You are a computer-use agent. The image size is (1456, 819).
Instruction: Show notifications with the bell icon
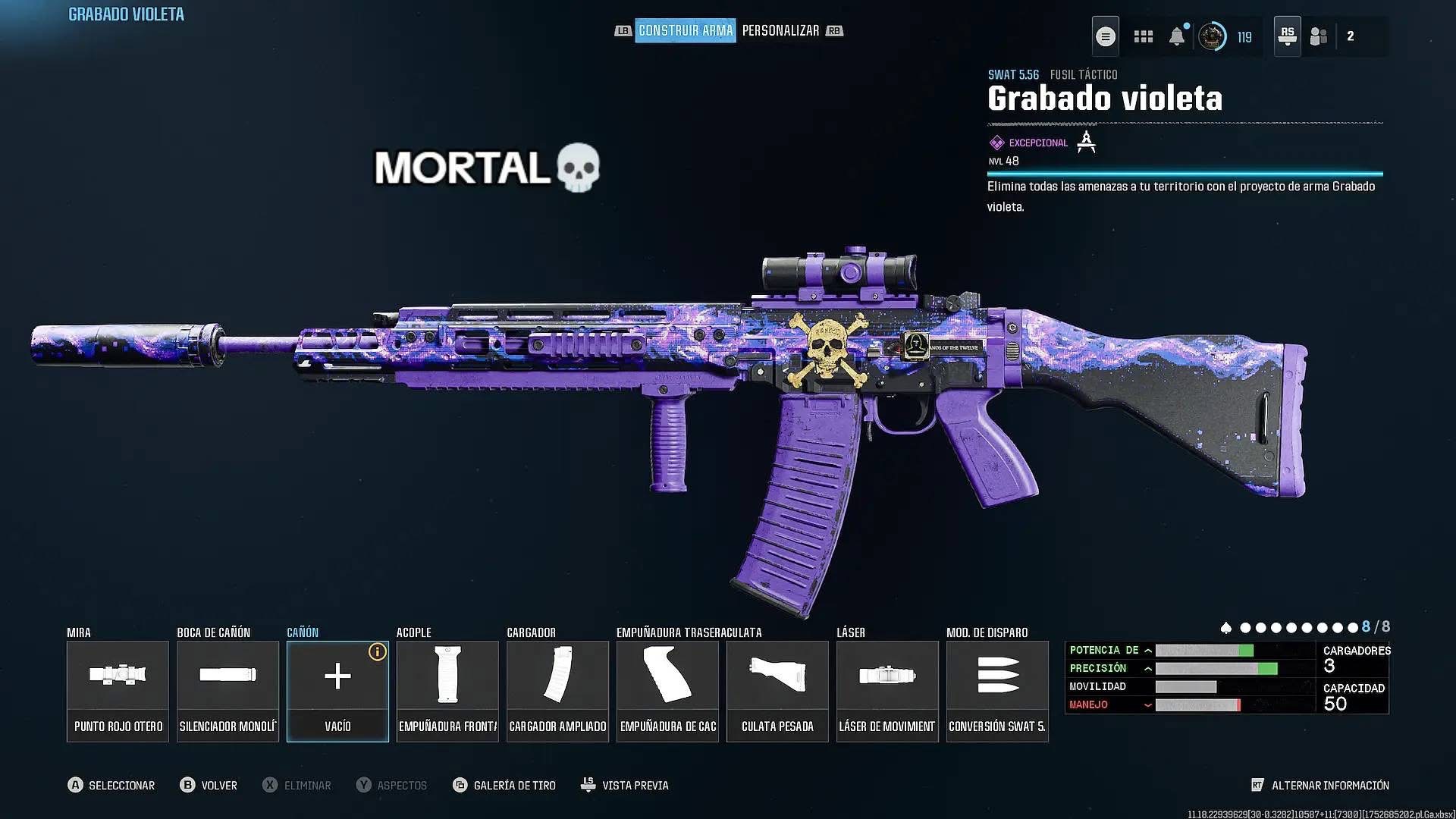(x=1177, y=36)
